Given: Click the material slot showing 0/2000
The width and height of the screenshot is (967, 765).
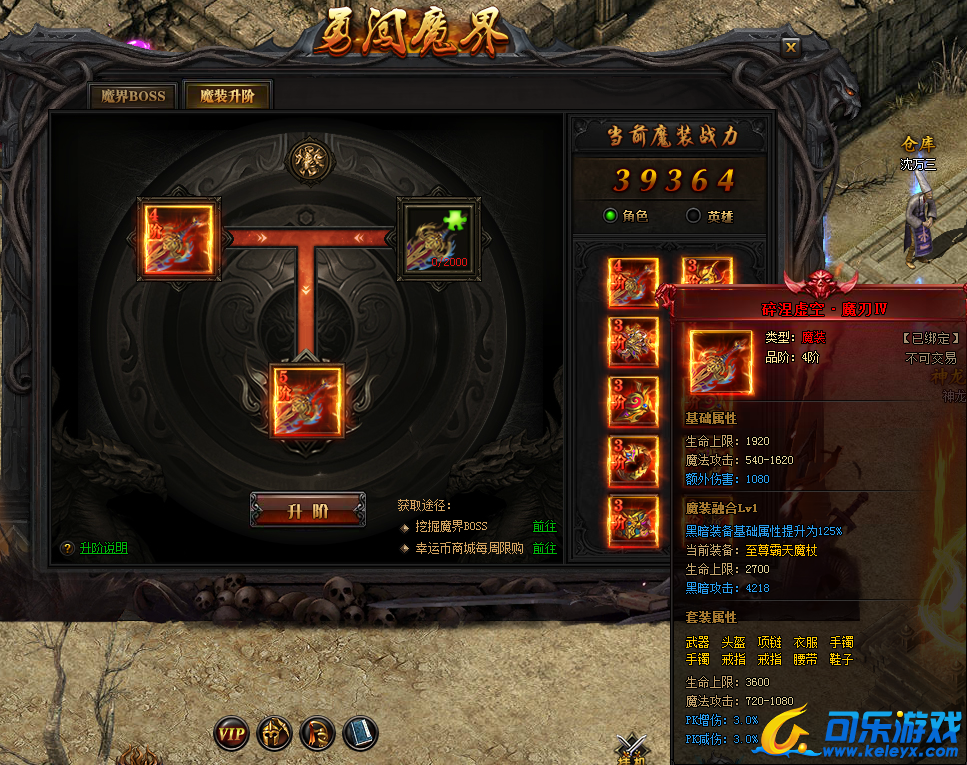Looking at the screenshot, I should point(438,237).
